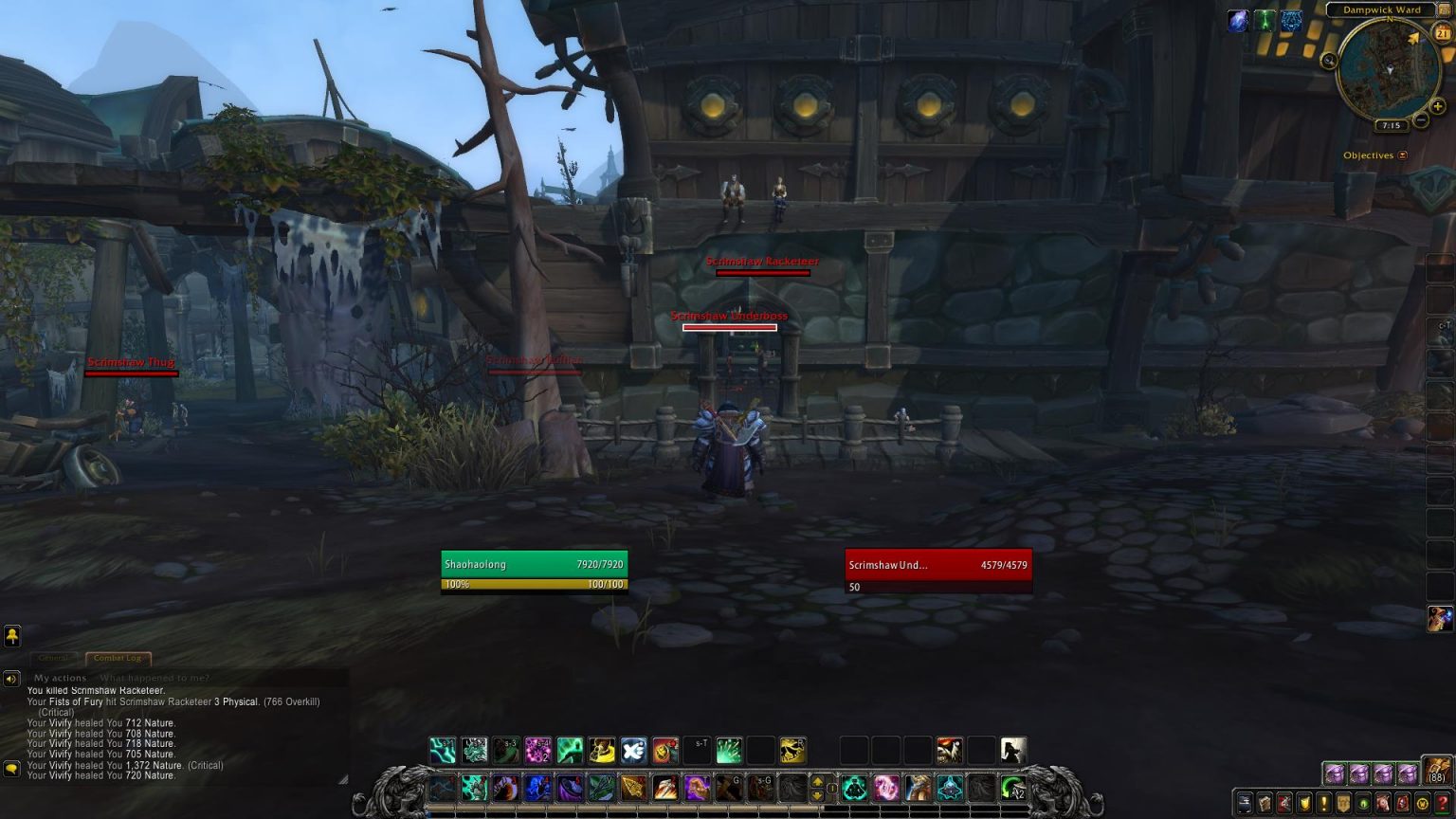The image size is (1456, 819).
Task: Open the calendar showing day 21
Action: tap(1443, 33)
